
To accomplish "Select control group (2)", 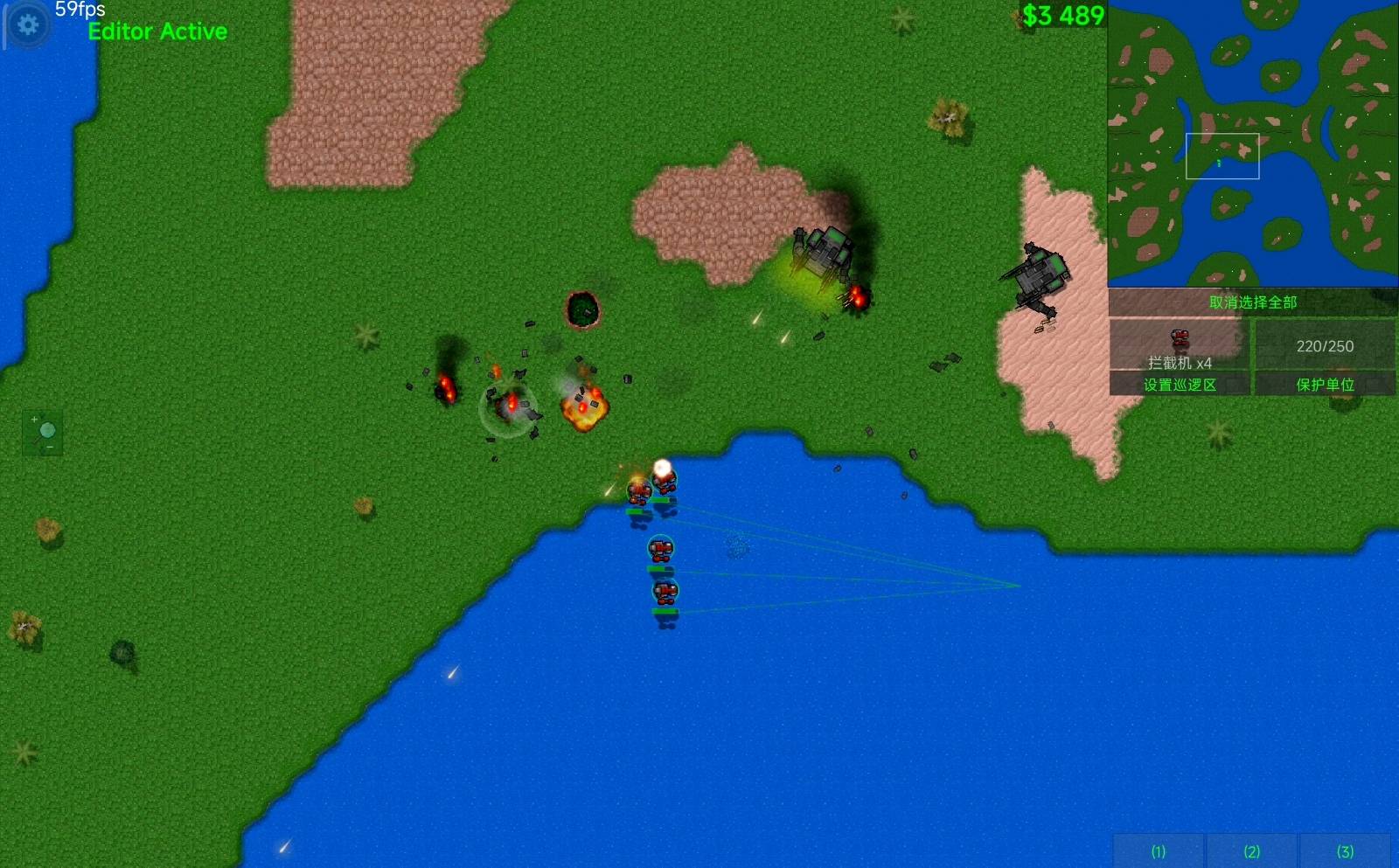I will 1252,851.
